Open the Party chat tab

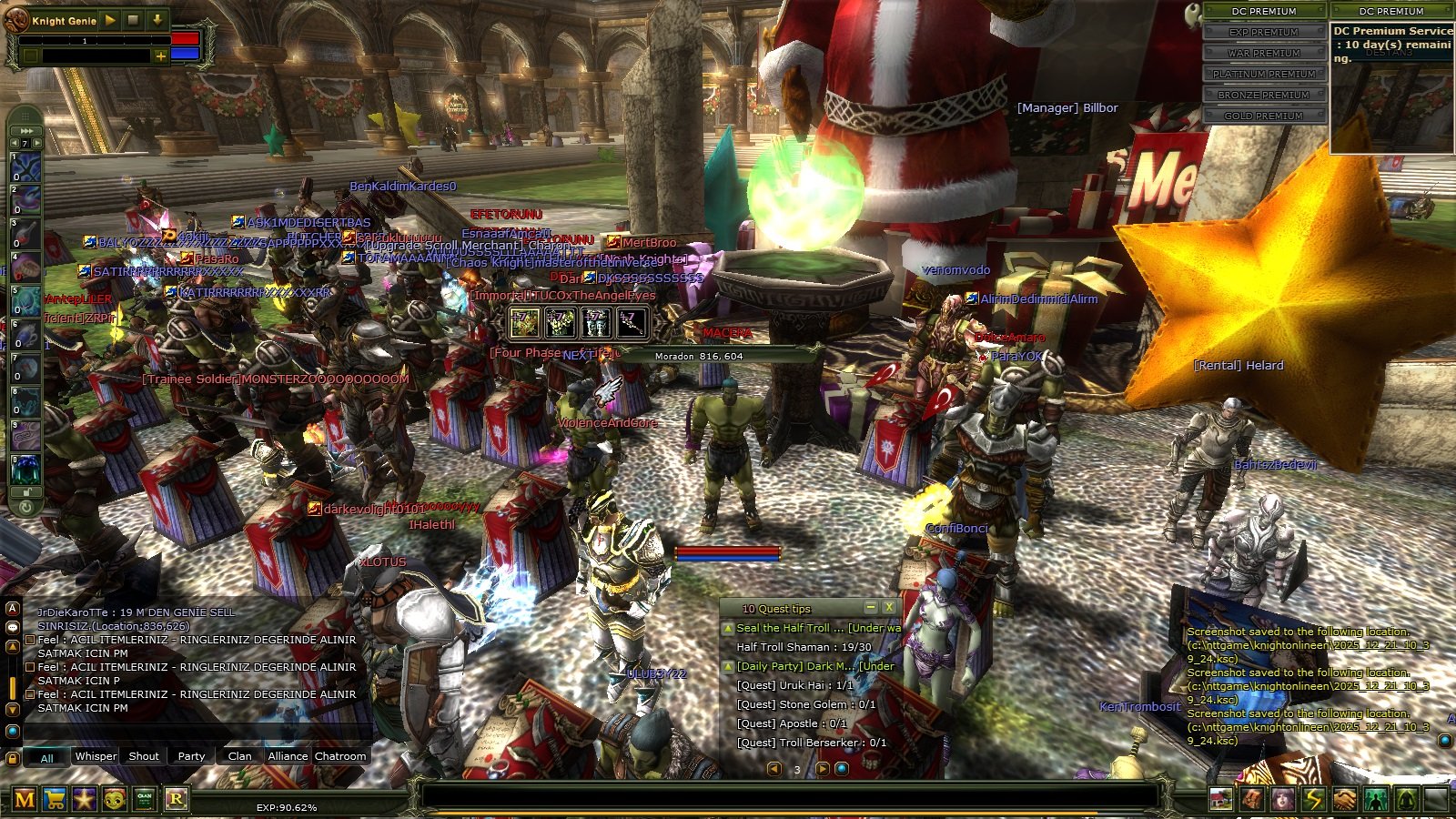(x=191, y=756)
